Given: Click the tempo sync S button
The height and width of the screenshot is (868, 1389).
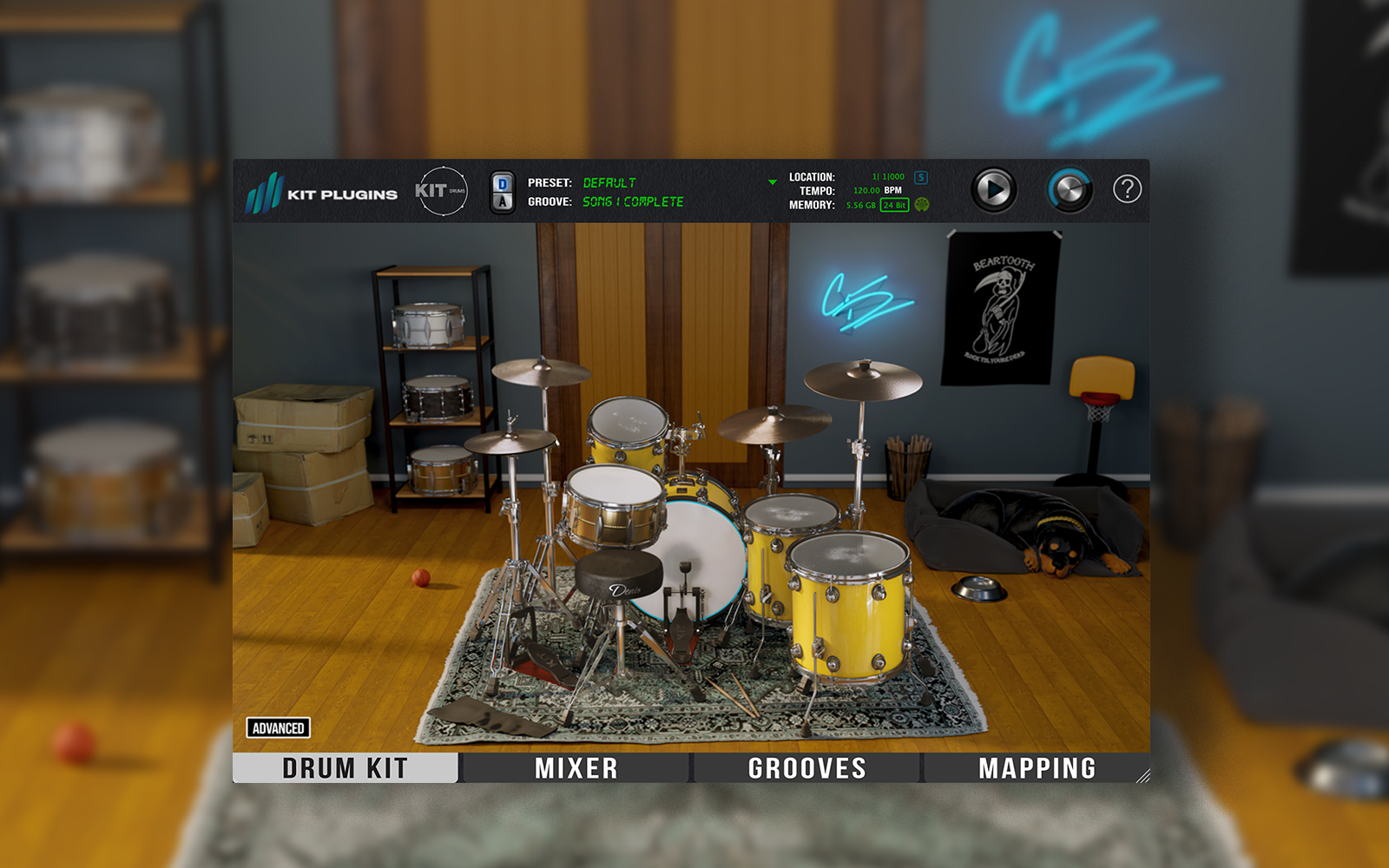Looking at the screenshot, I should 921,177.
